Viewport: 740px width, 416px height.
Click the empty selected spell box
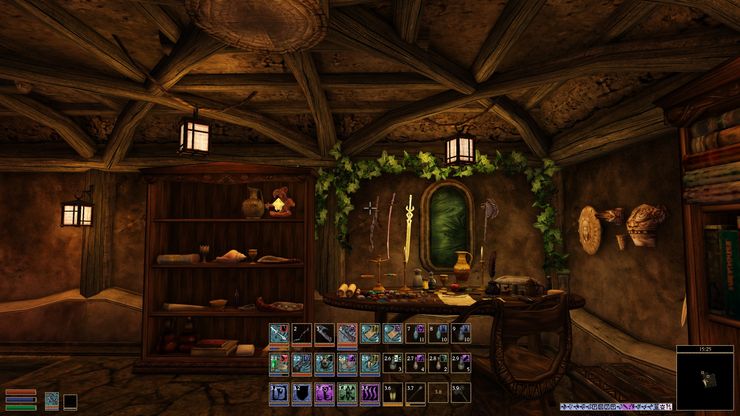pos(70,401)
